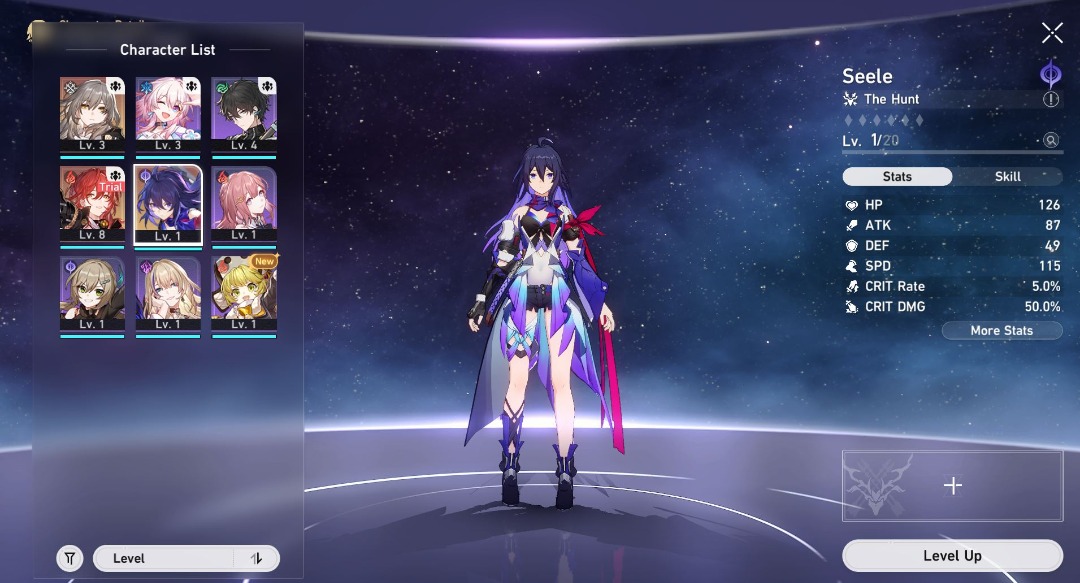This screenshot has height=583, width=1080.
Task: Open More Stats
Action: (x=1001, y=331)
